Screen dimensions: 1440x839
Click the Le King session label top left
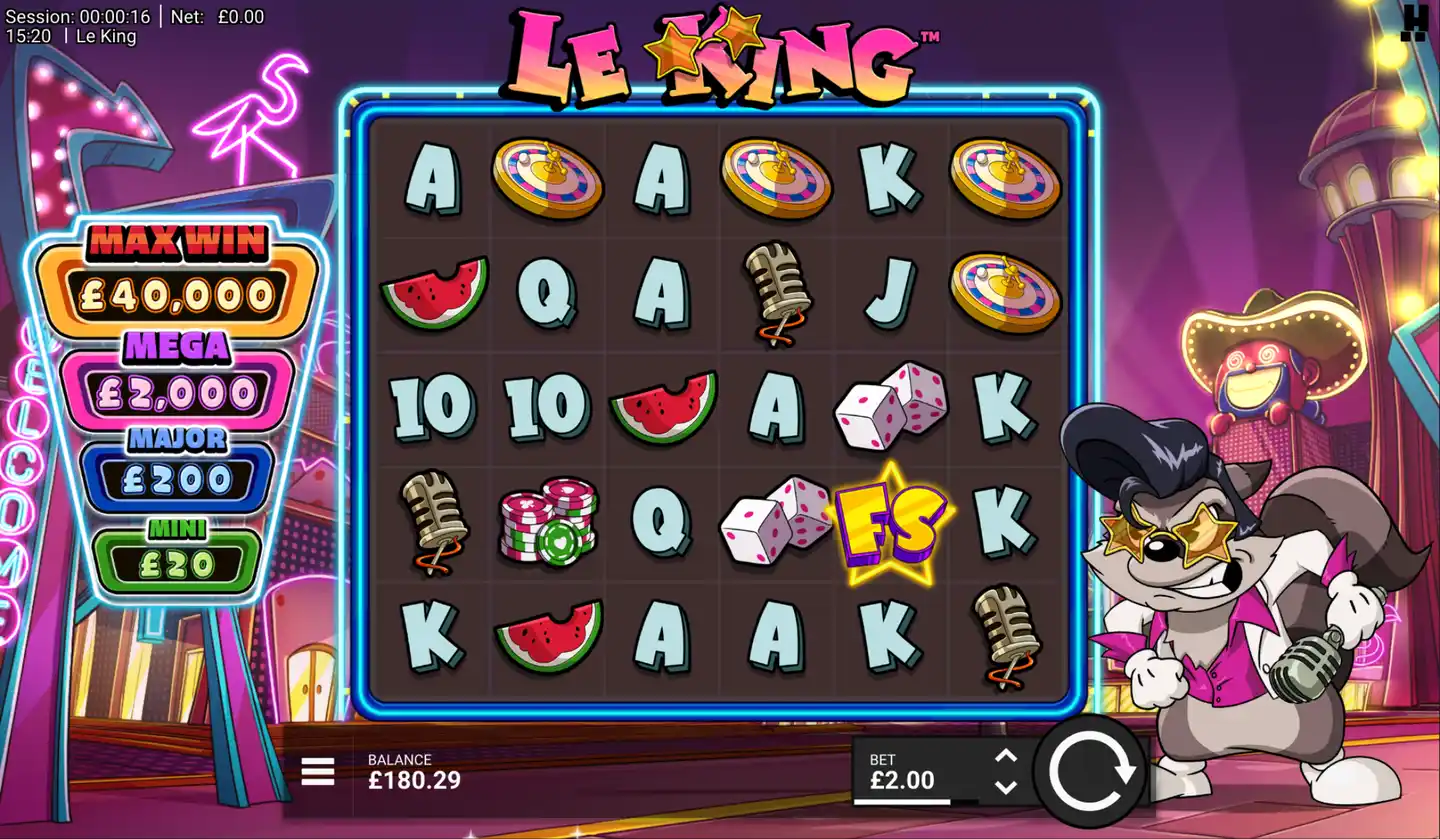click(105, 36)
